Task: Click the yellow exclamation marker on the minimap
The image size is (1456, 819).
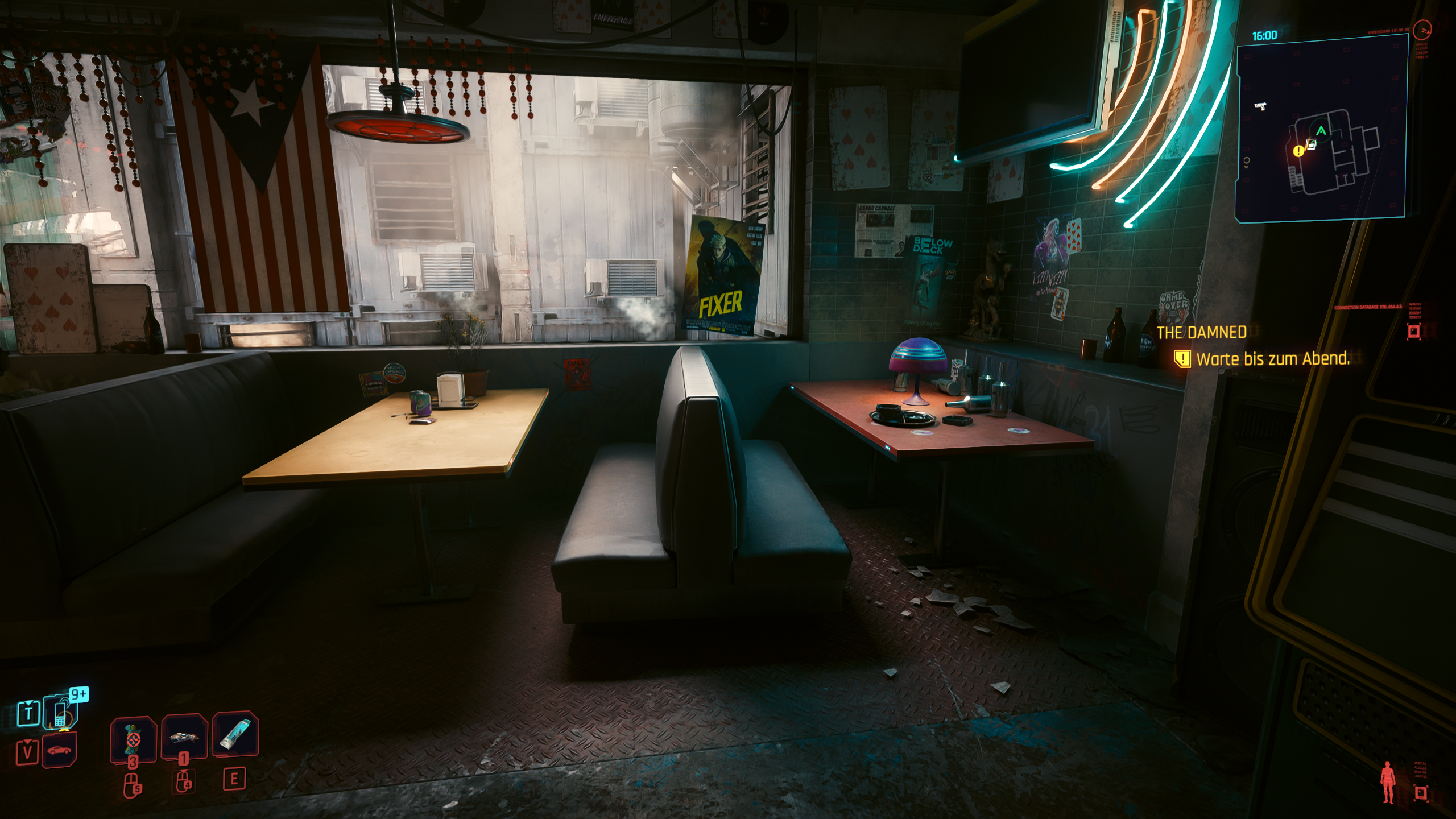Action: [x=1298, y=151]
